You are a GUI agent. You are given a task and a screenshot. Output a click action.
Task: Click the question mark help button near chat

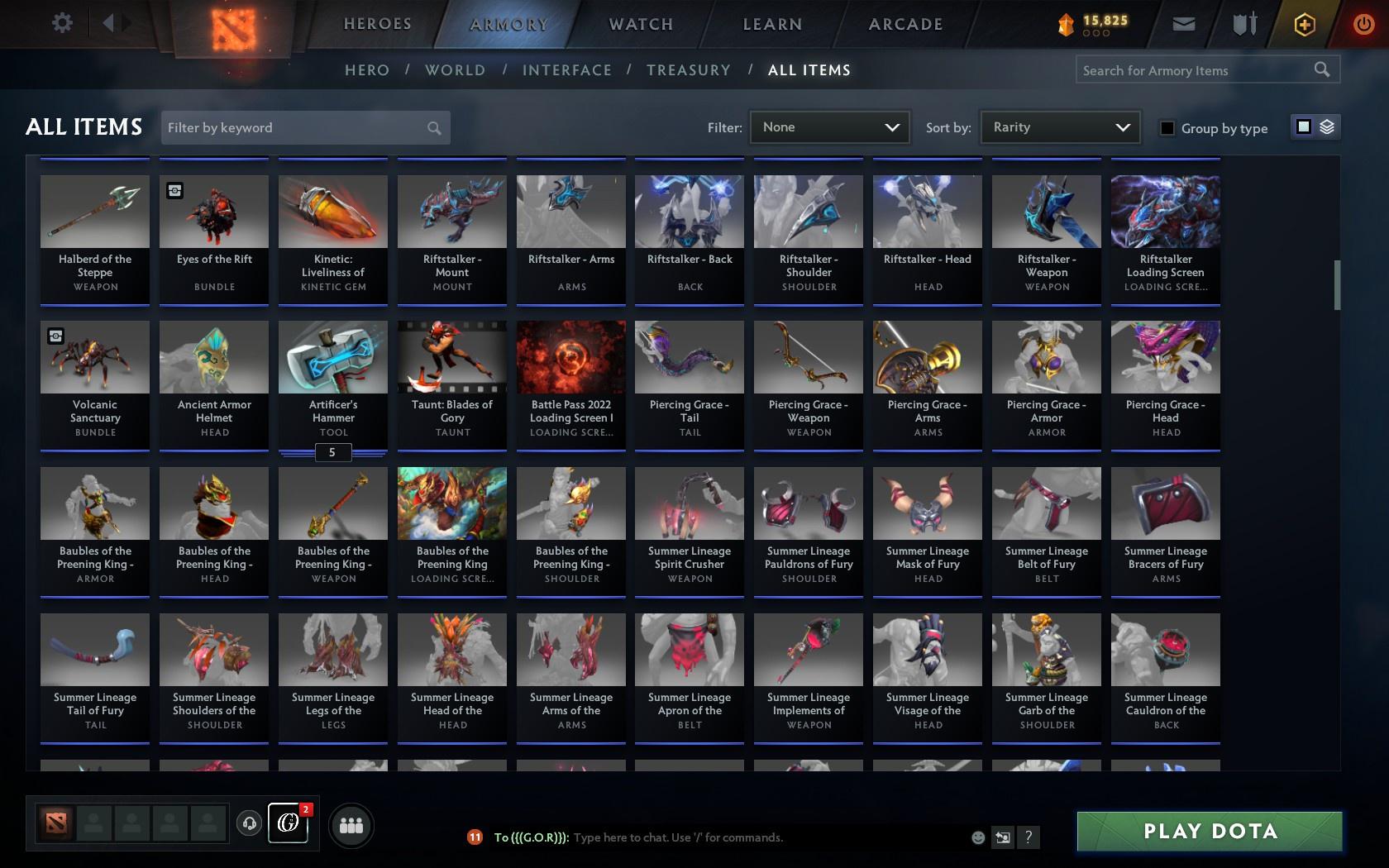pos(1028,837)
